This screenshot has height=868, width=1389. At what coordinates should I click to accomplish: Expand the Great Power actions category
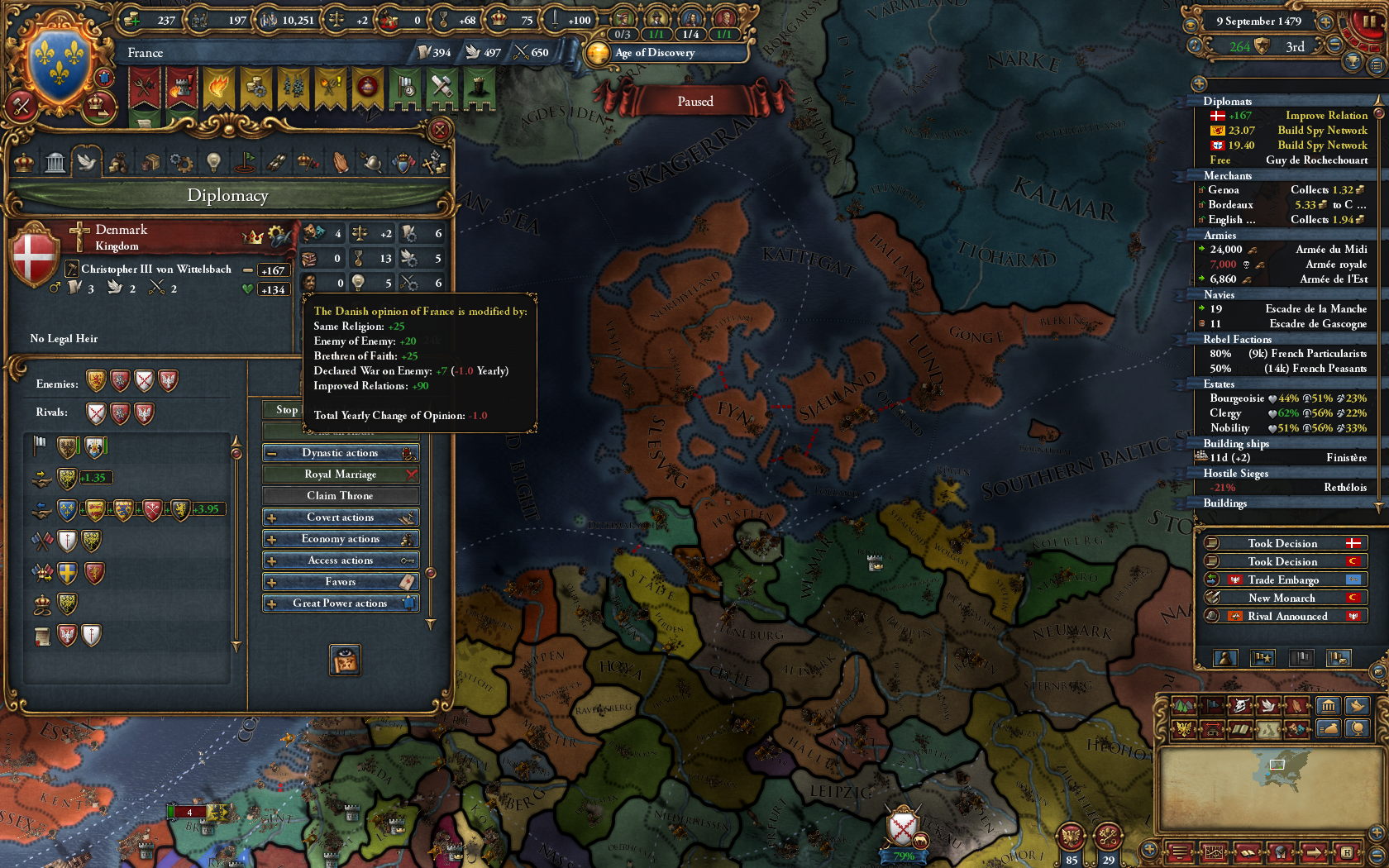pos(340,603)
